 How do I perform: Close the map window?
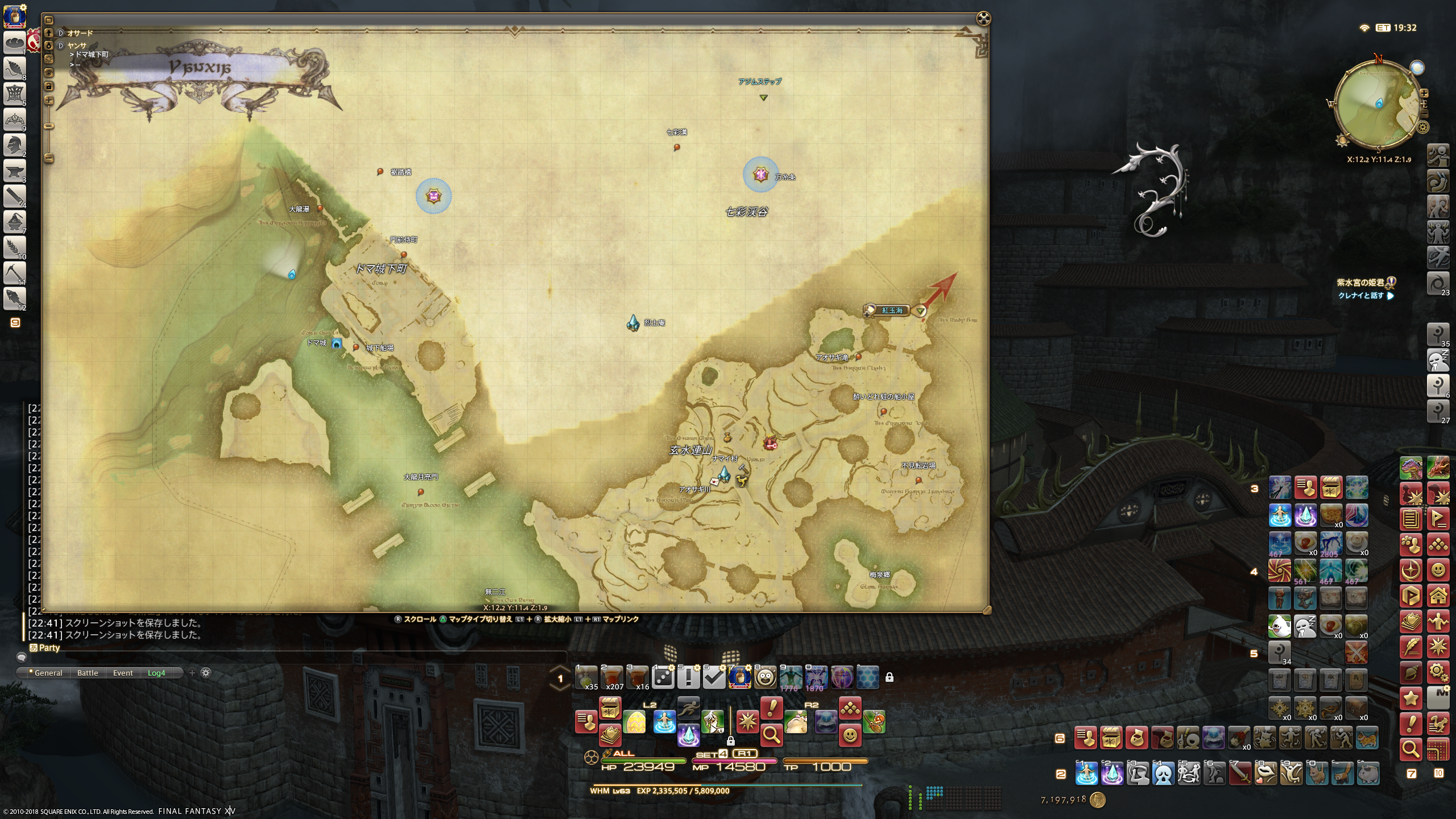click(983, 19)
